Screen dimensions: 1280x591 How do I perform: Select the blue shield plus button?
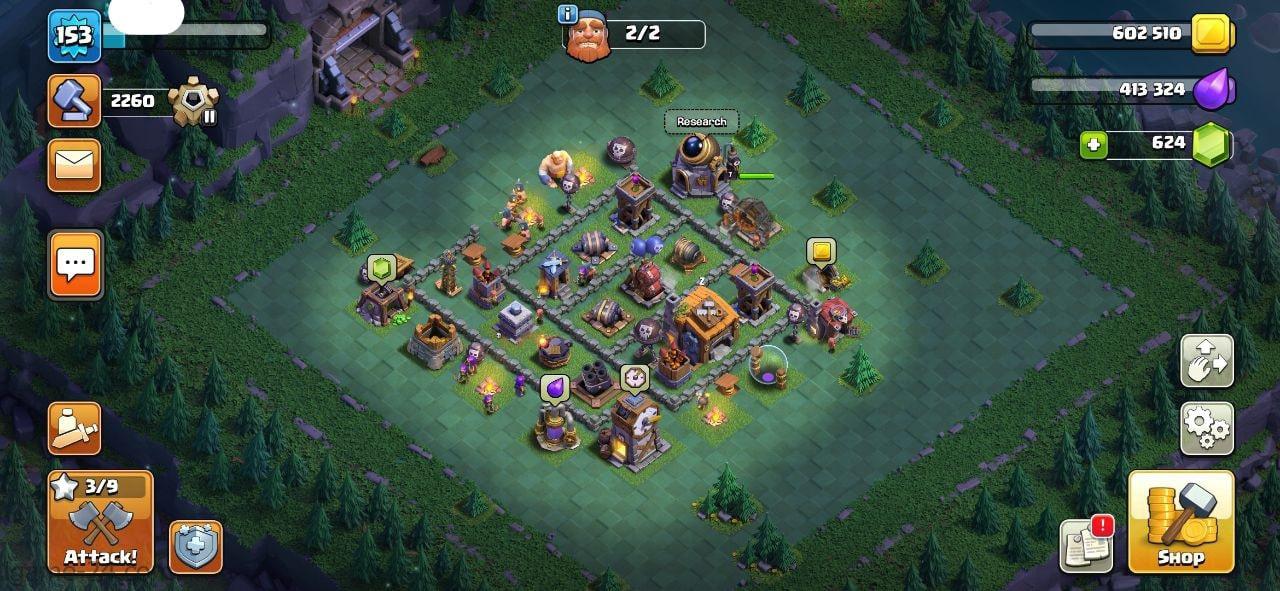(x=195, y=547)
